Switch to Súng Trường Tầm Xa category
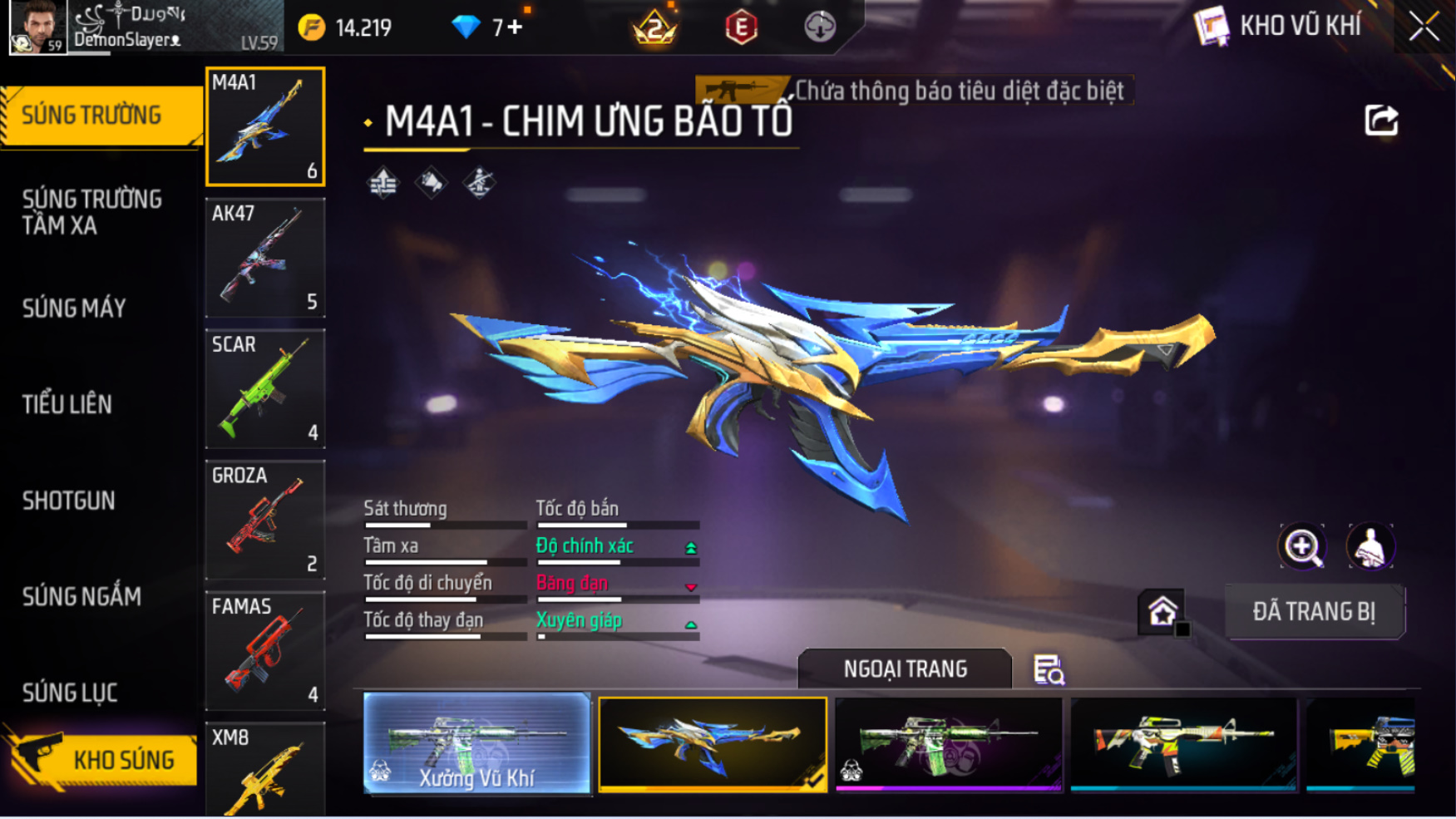The width and height of the screenshot is (1456, 819). point(92,212)
